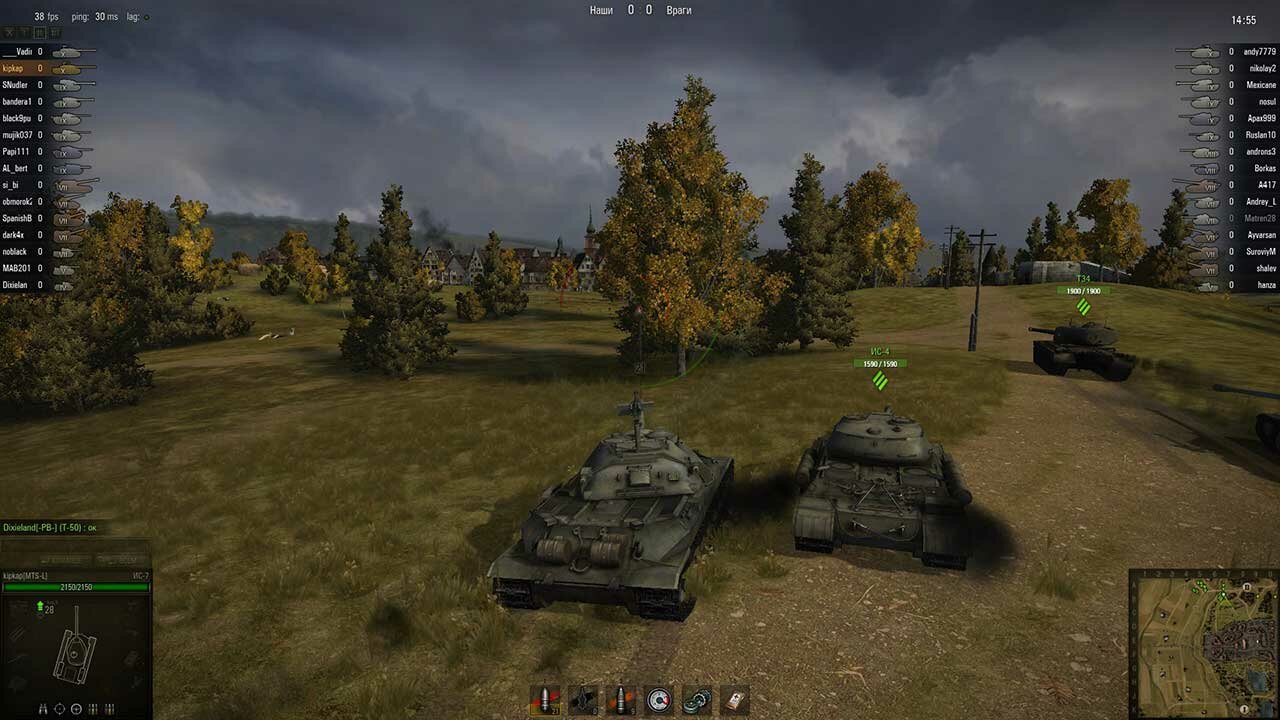Image resolution: width=1280 pixels, height=720 pixels.
Task: Select the armor-piercing shell with 21 rounds
Action: point(545,700)
